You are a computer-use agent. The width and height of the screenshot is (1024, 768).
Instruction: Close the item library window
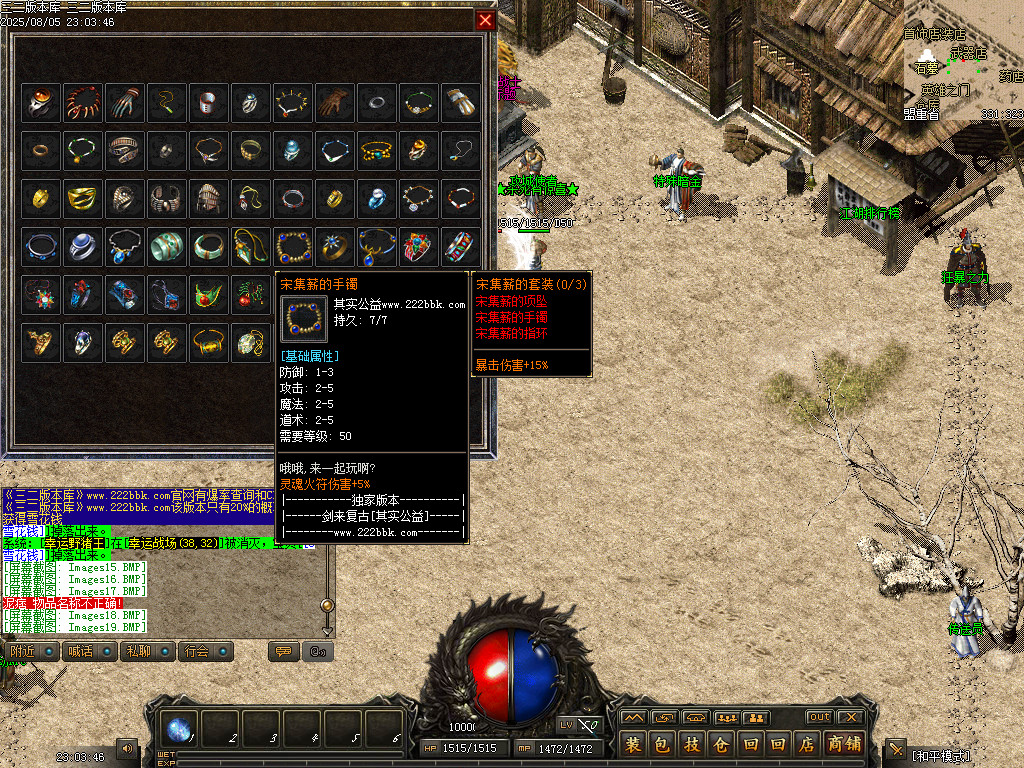click(485, 20)
